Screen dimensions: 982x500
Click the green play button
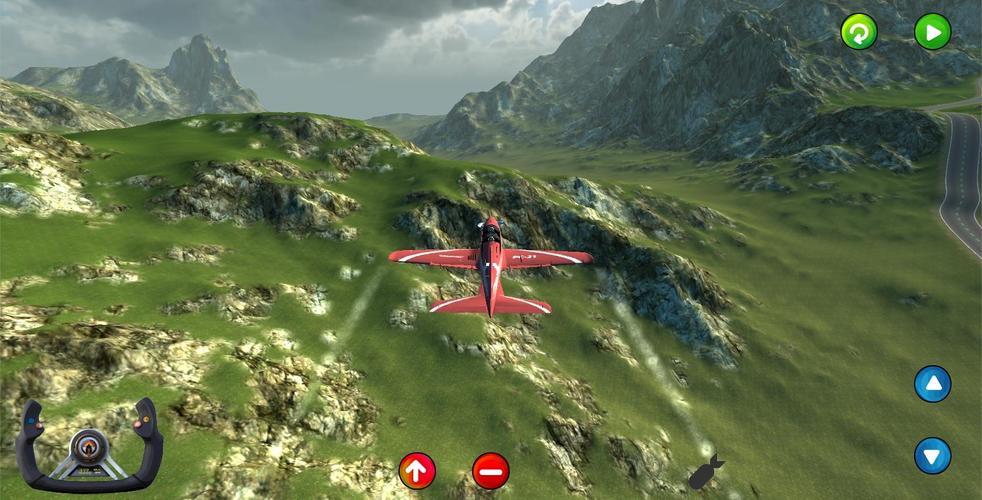tap(932, 31)
